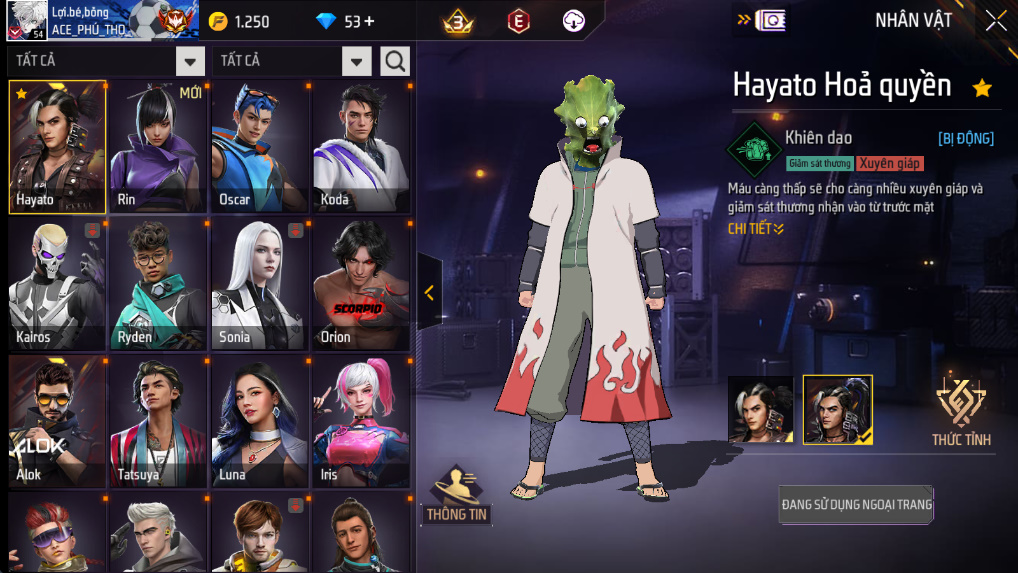Select the Alok character card
The width and height of the screenshot is (1018, 573).
point(57,422)
